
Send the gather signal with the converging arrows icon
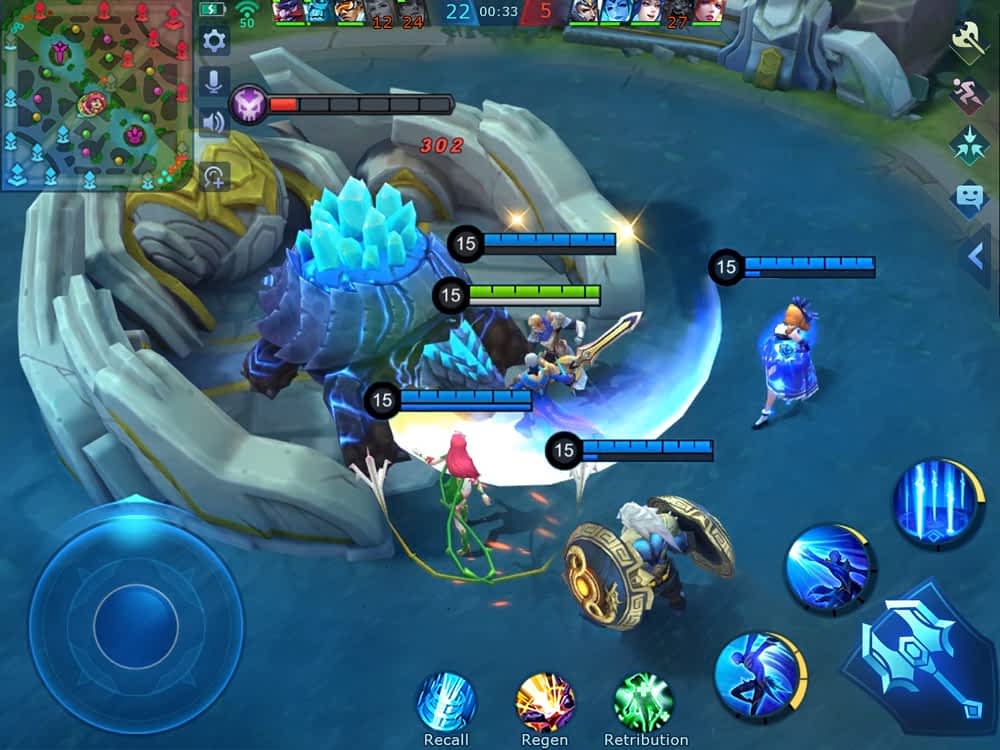click(968, 144)
